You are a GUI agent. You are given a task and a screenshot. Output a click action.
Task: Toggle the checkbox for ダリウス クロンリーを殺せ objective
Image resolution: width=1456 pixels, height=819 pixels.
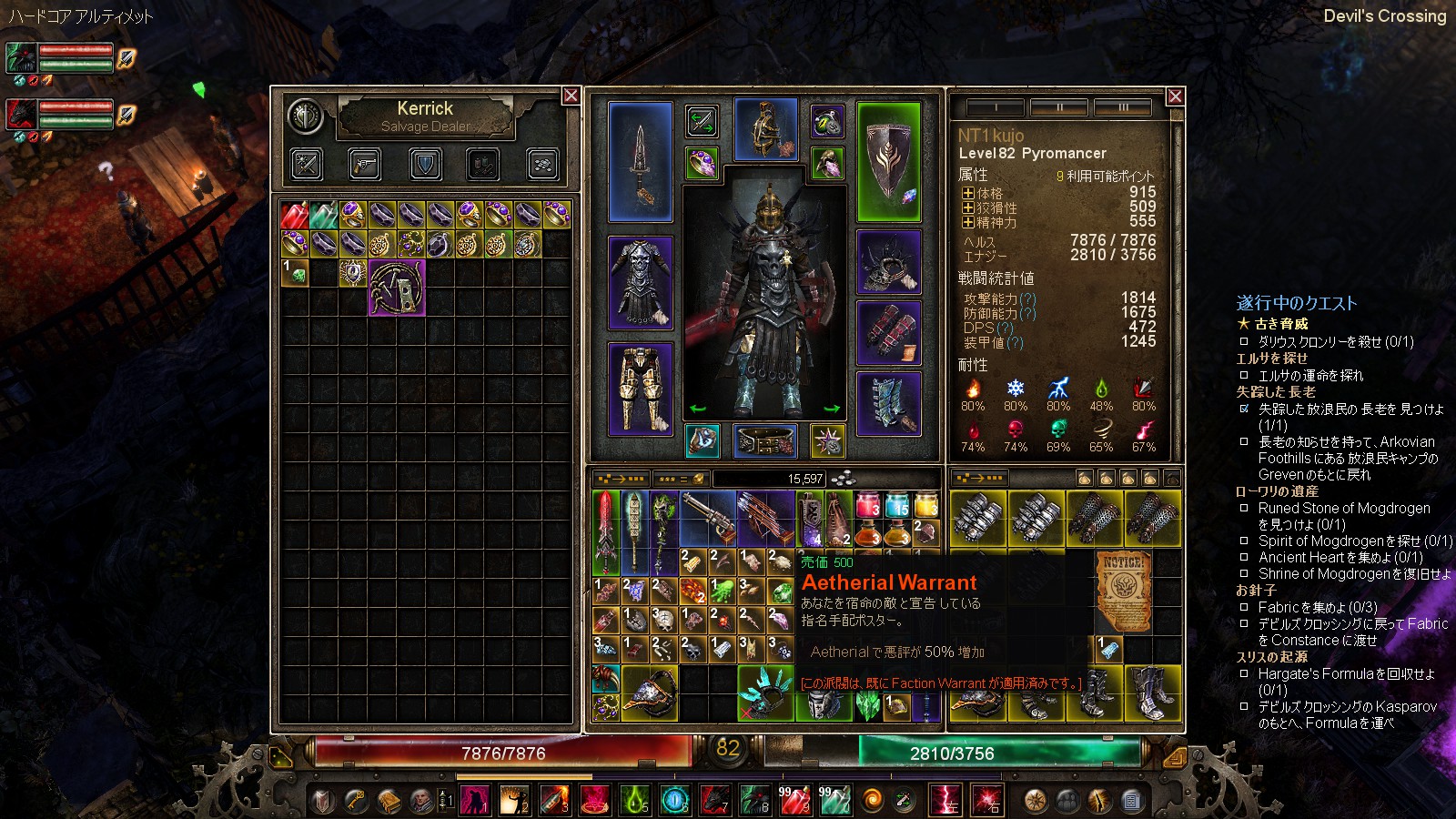coord(1243,341)
